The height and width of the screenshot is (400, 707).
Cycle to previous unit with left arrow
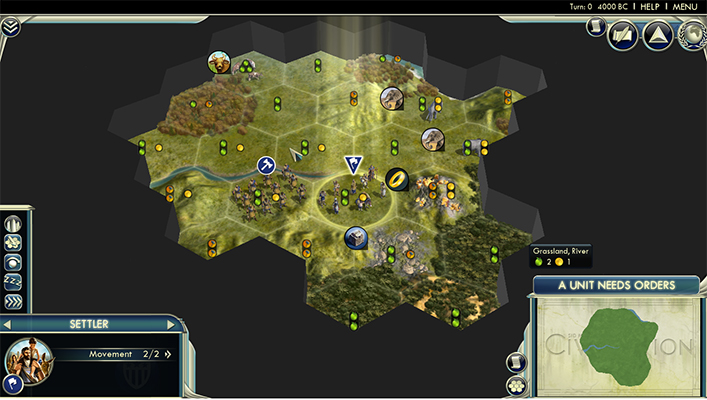[x=6, y=325]
